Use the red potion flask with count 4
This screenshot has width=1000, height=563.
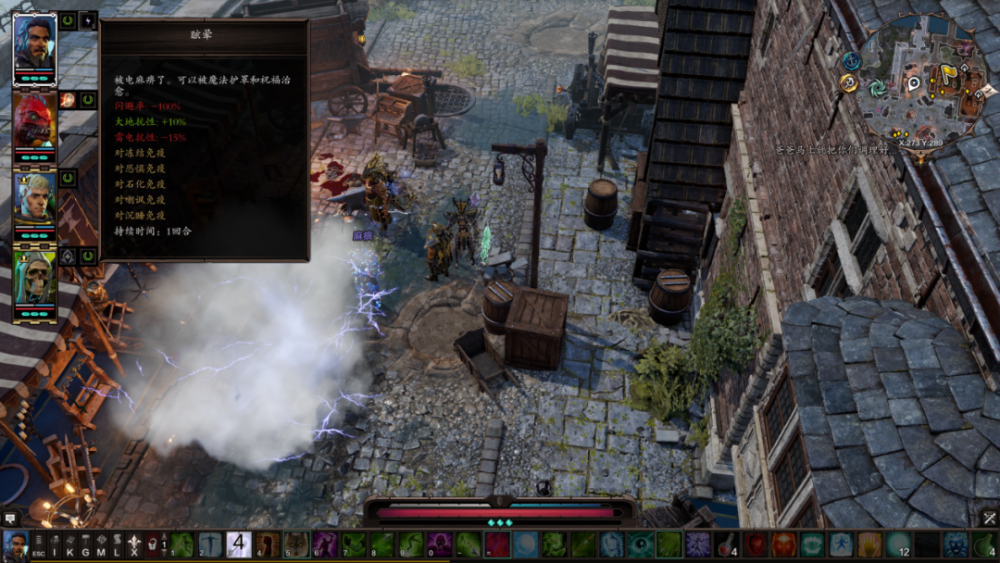tap(727, 545)
